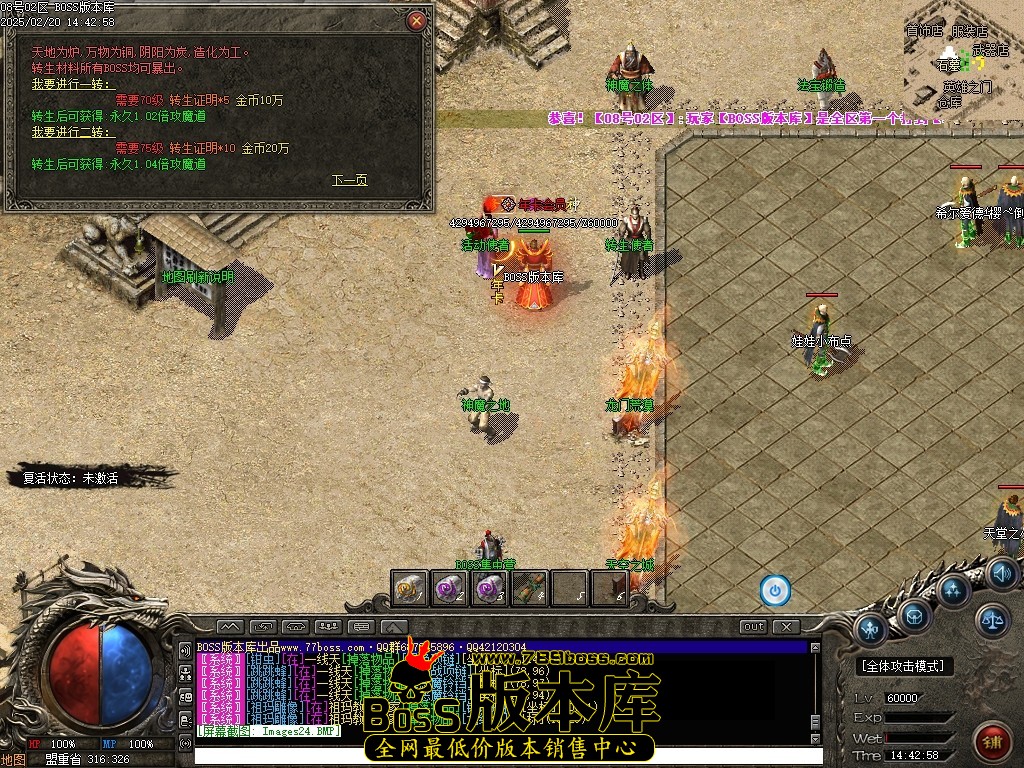Click the chat text input field
This screenshot has width=1024, height=768.
pos(500,755)
